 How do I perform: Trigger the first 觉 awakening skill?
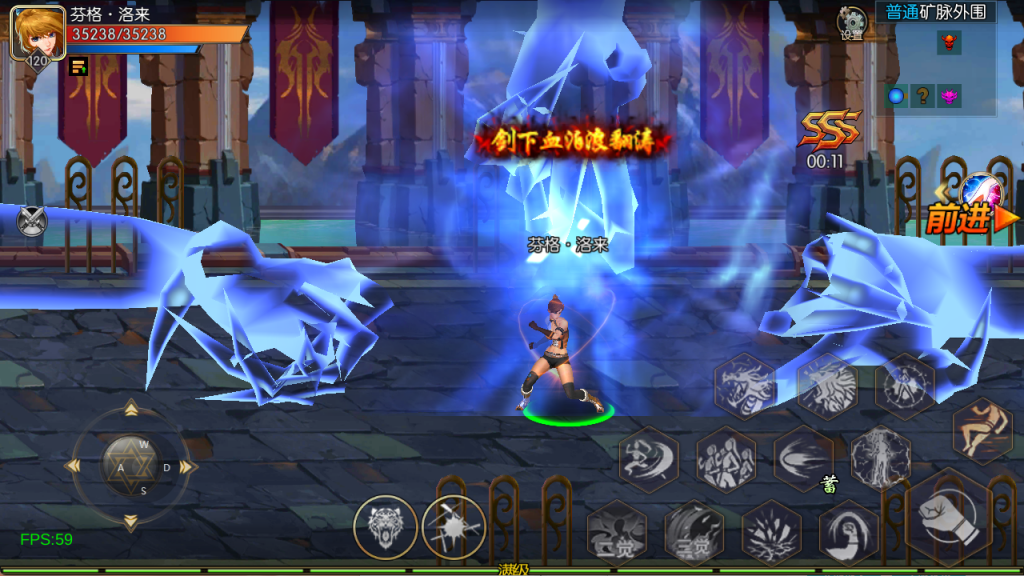(616, 531)
